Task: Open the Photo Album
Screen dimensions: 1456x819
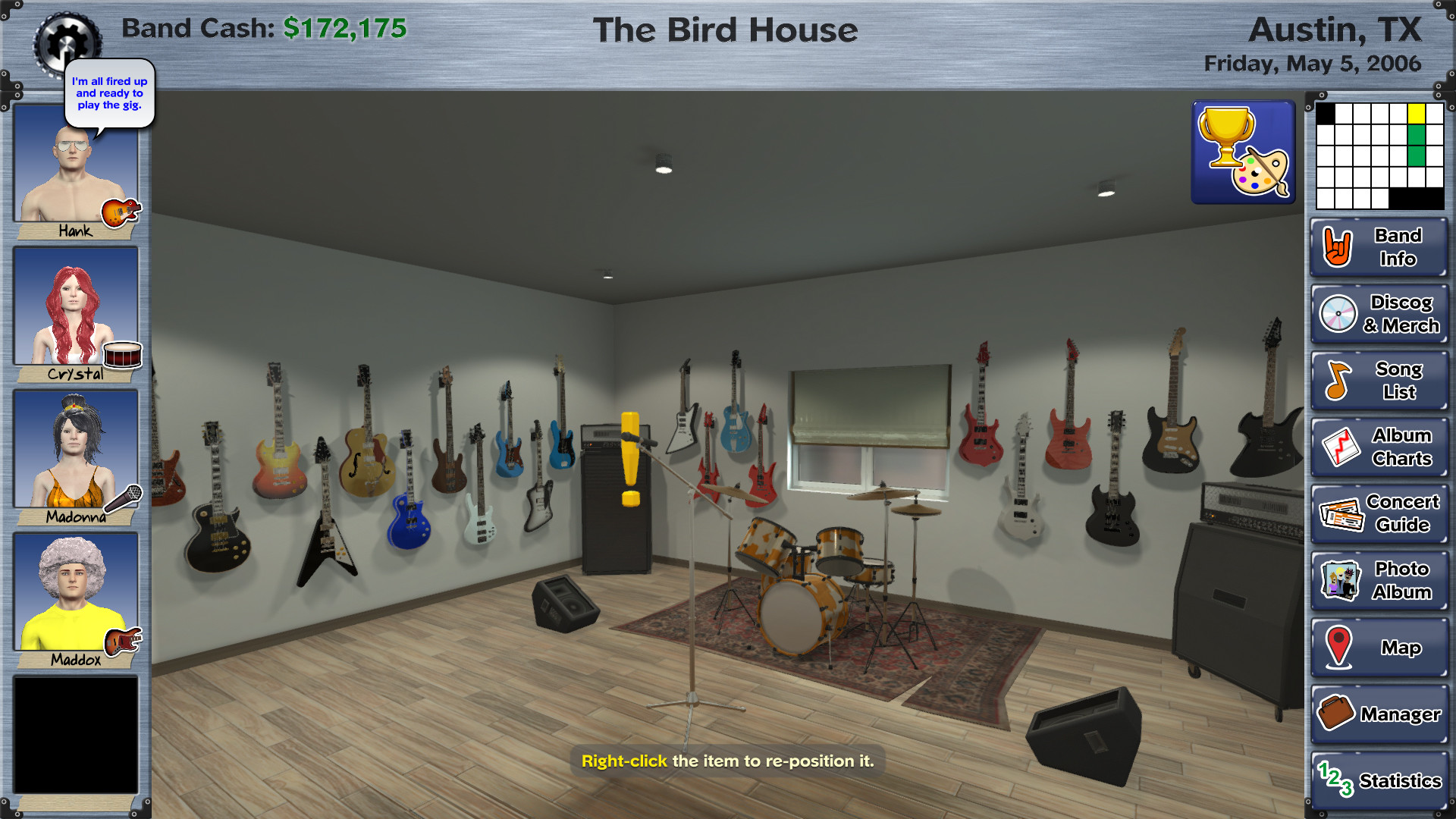Action: [x=1379, y=580]
